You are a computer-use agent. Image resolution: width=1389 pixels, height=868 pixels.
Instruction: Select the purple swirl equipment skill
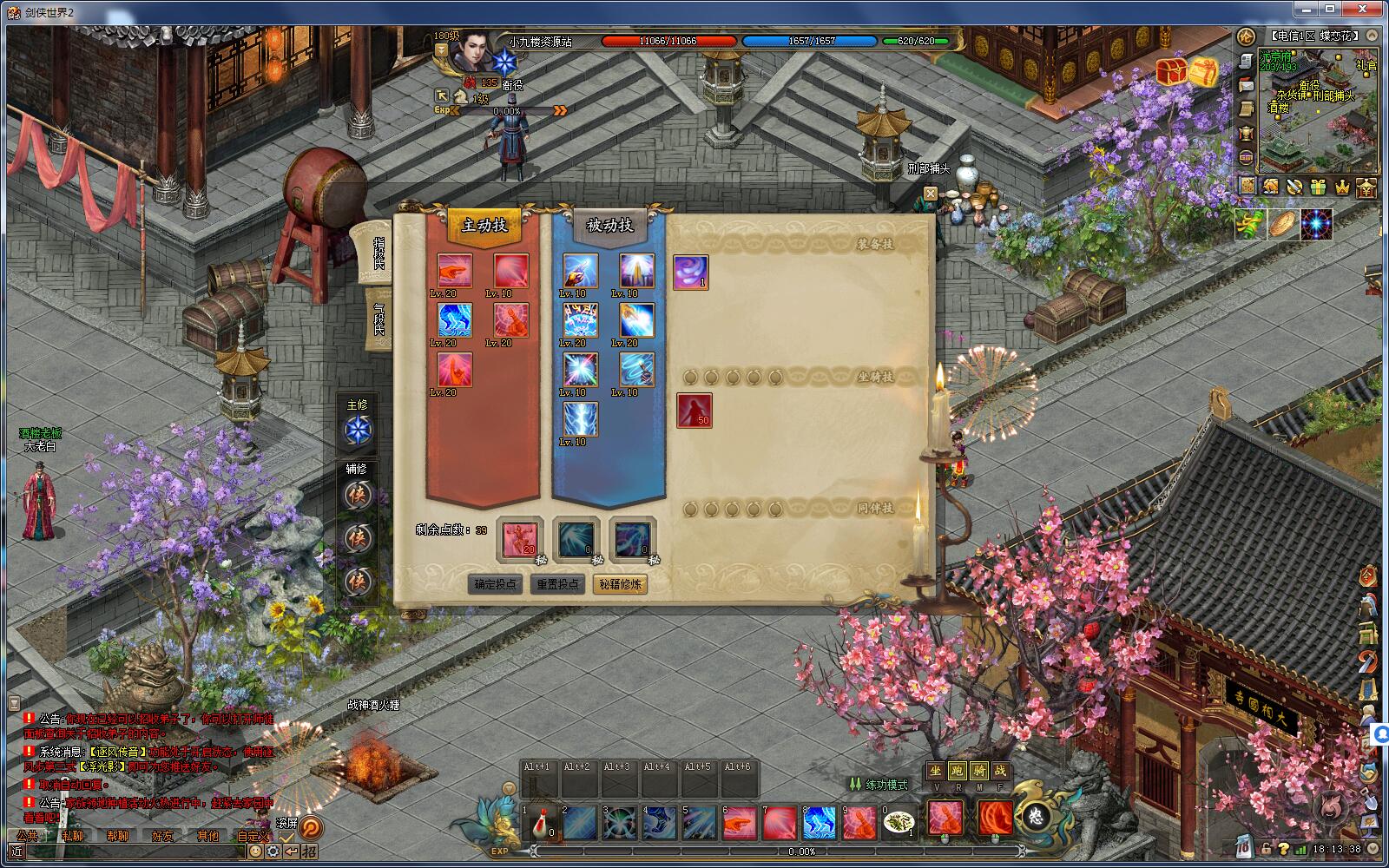point(690,272)
